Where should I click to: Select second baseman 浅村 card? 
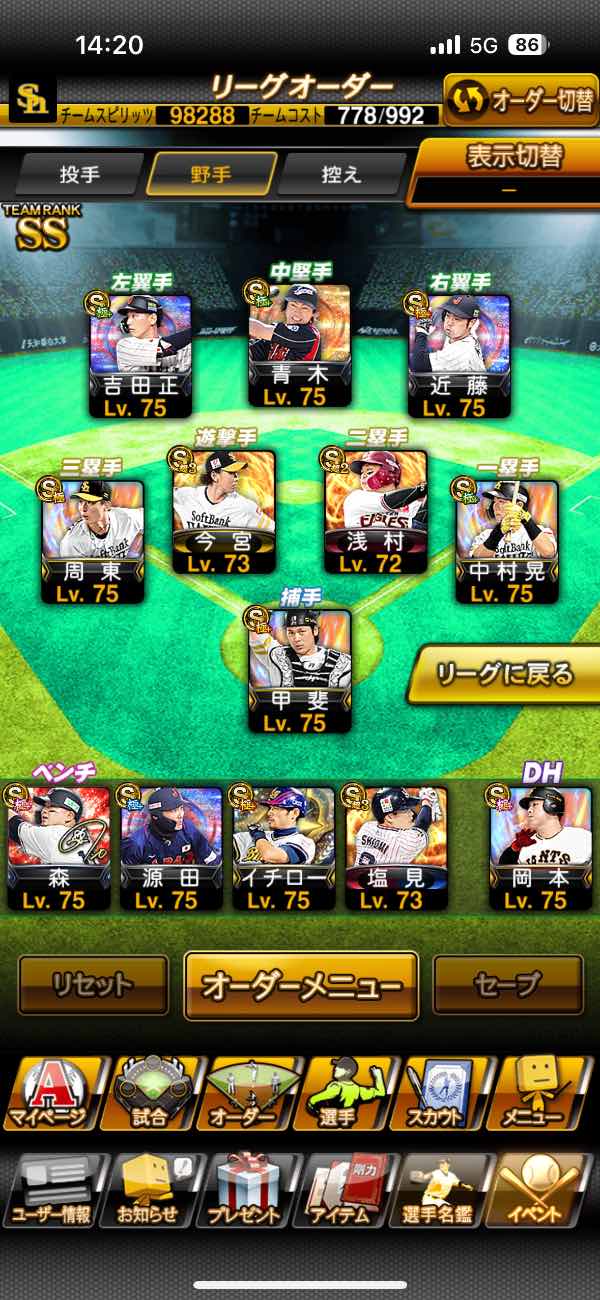click(x=374, y=510)
